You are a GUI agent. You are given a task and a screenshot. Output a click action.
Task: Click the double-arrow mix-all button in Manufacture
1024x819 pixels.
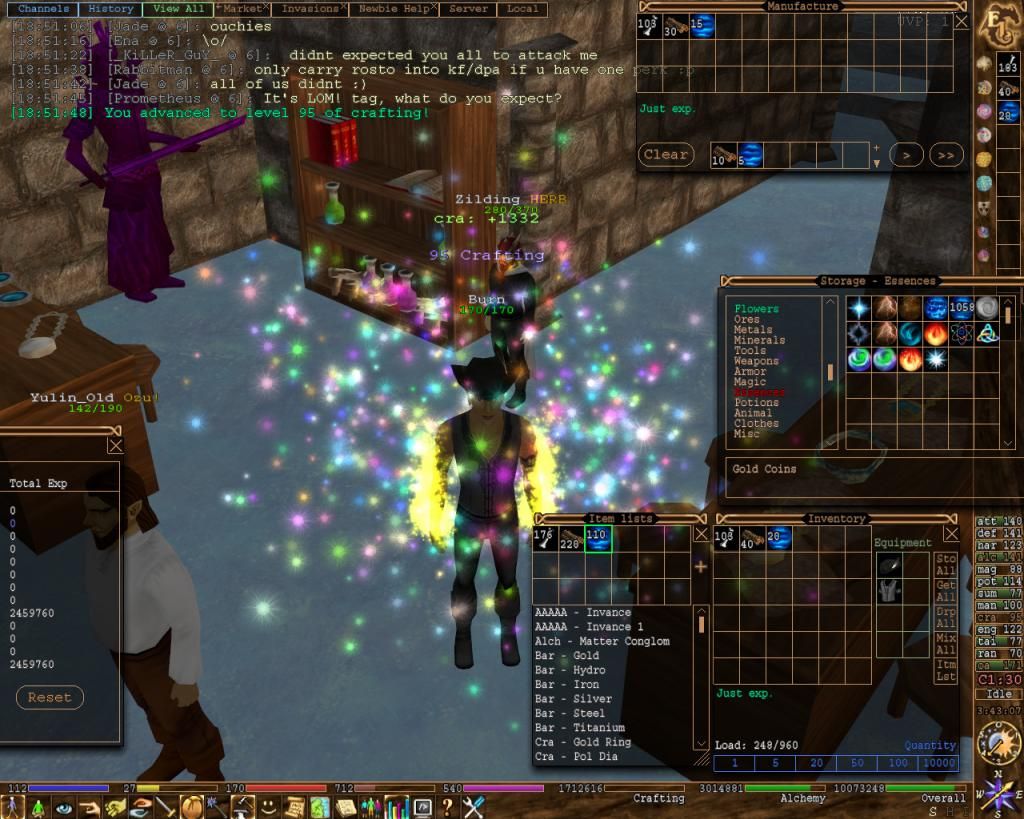click(946, 155)
